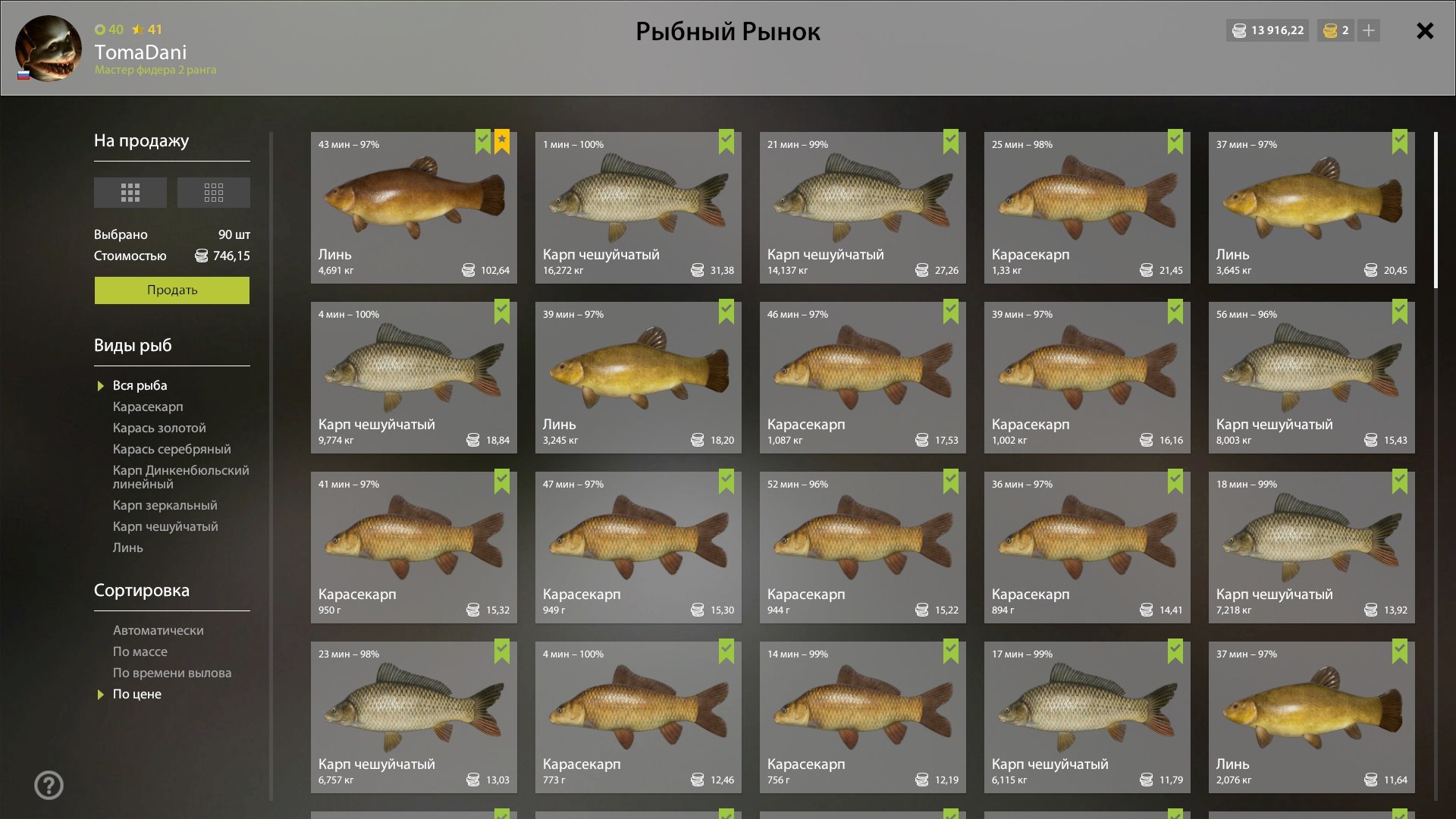Select the 16,272 кг Карп чешуйчатый card
This screenshot has width=1456, height=819.
638,208
